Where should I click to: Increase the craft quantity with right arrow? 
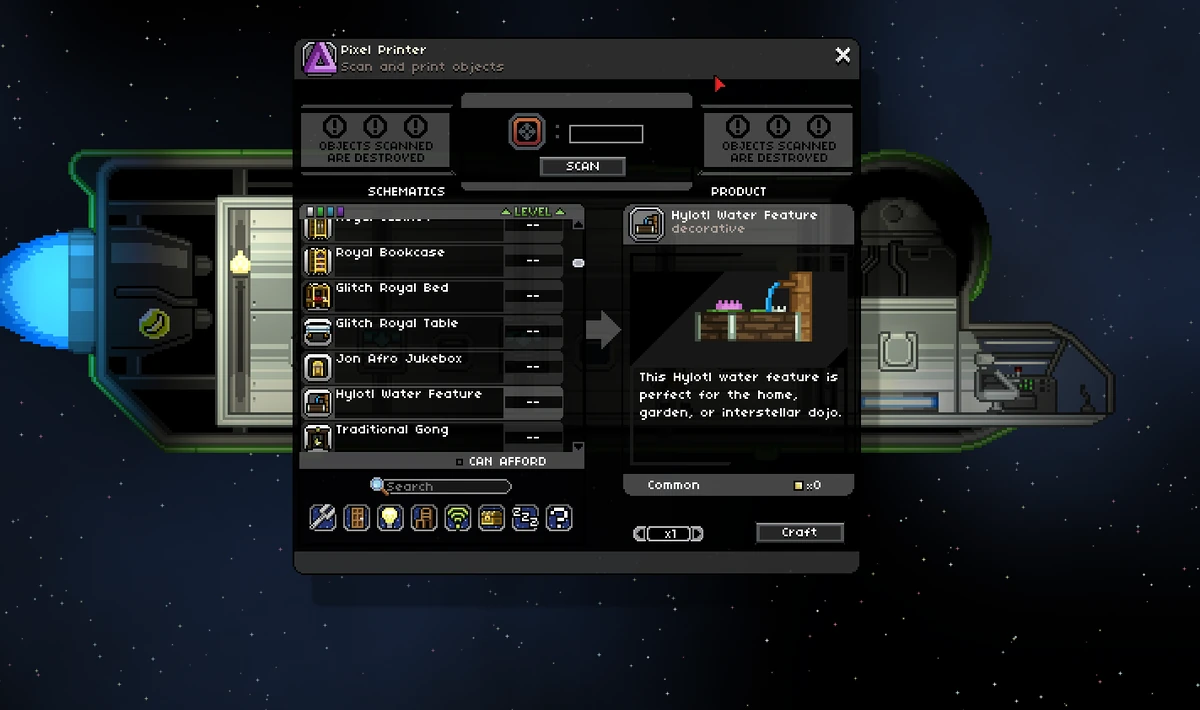click(x=698, y=534)
